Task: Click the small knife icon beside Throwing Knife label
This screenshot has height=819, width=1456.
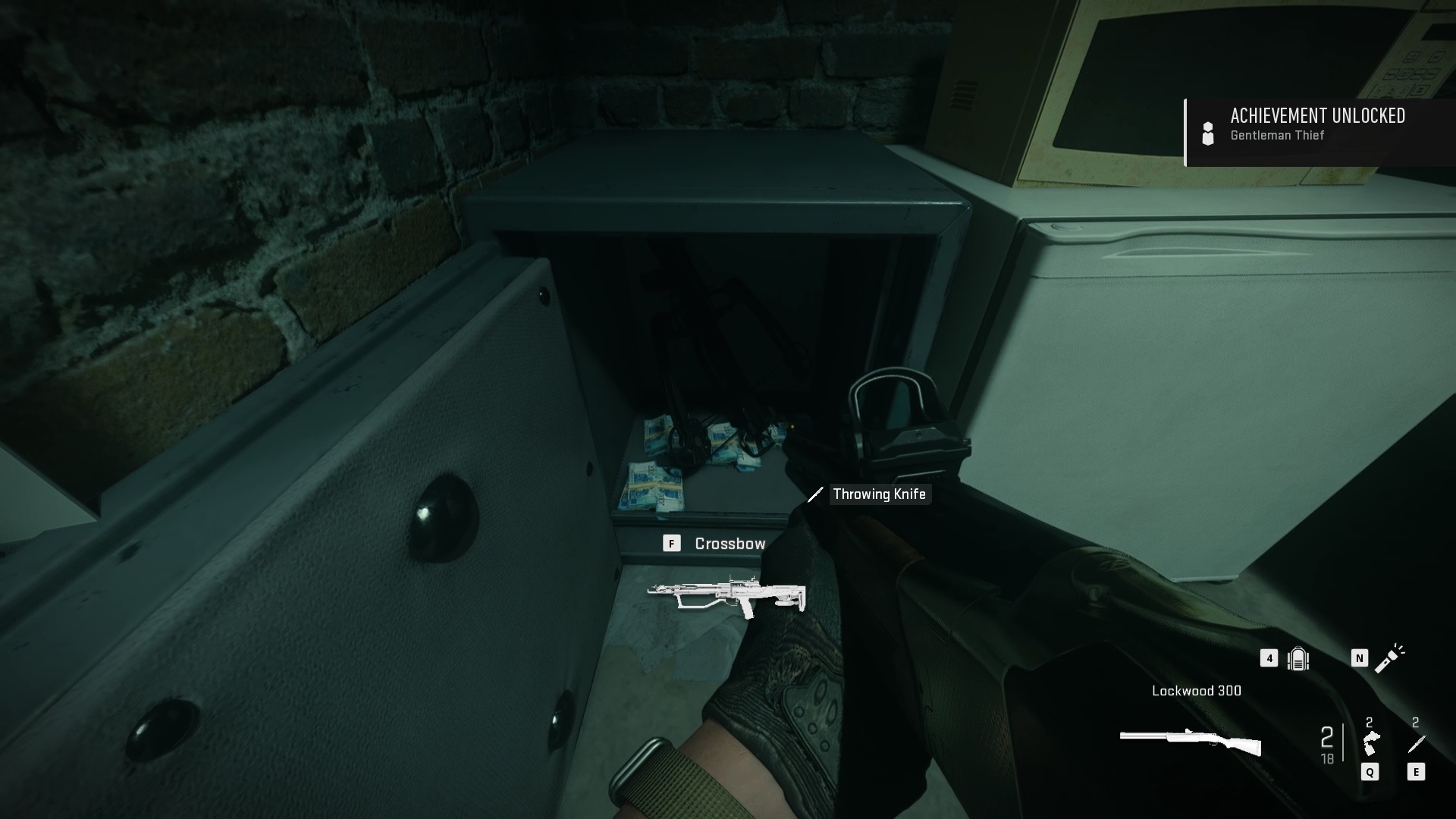Action: click(x=817, y=495)
